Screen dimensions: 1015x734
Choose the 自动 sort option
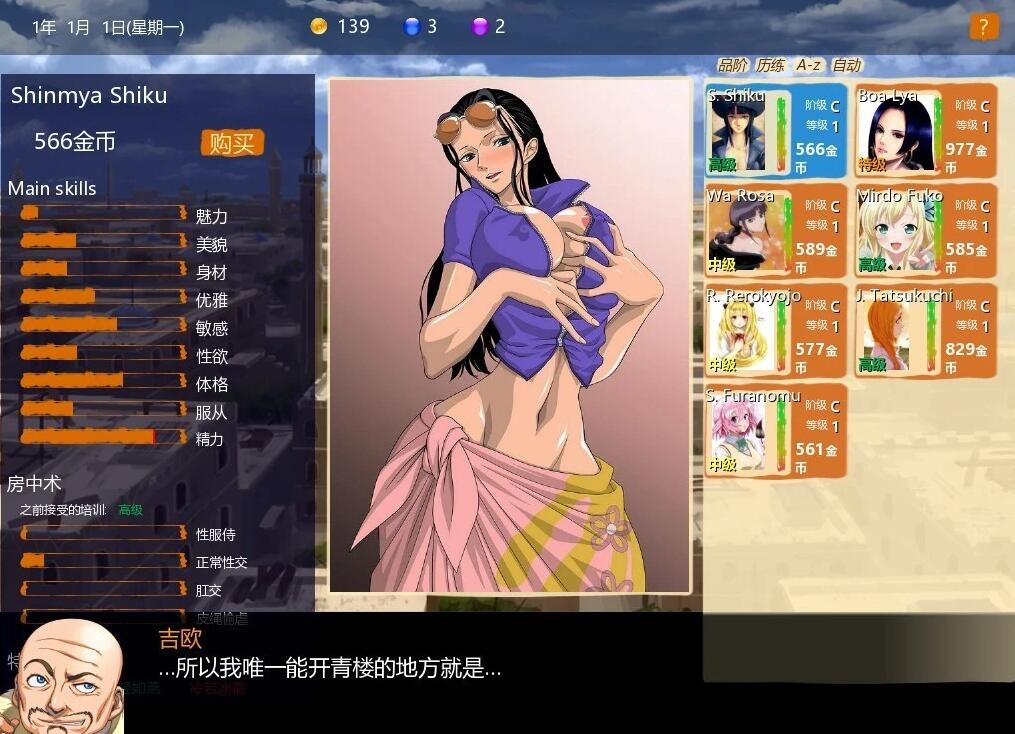pos(846,65)
